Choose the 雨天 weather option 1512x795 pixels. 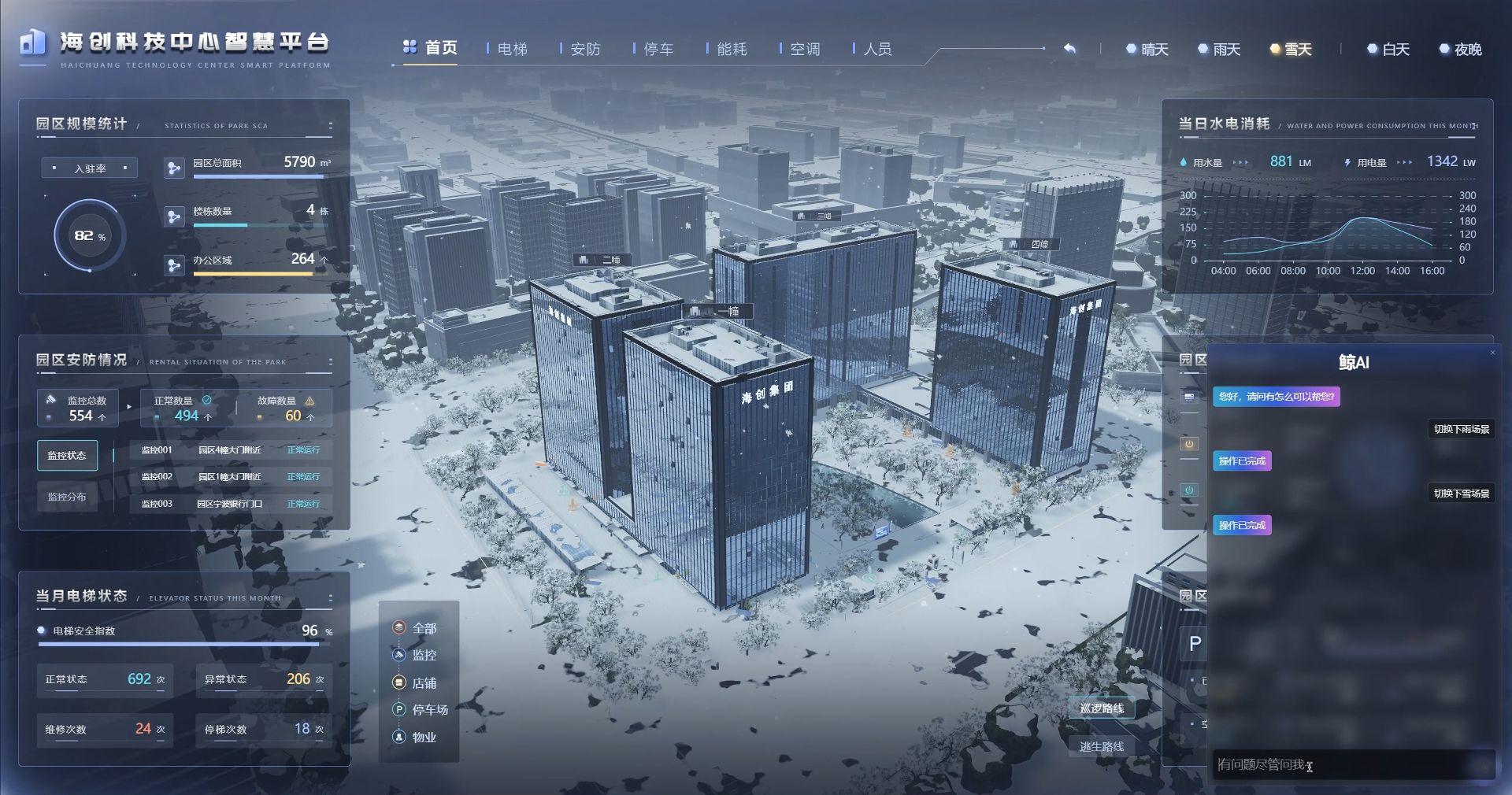1220,50
